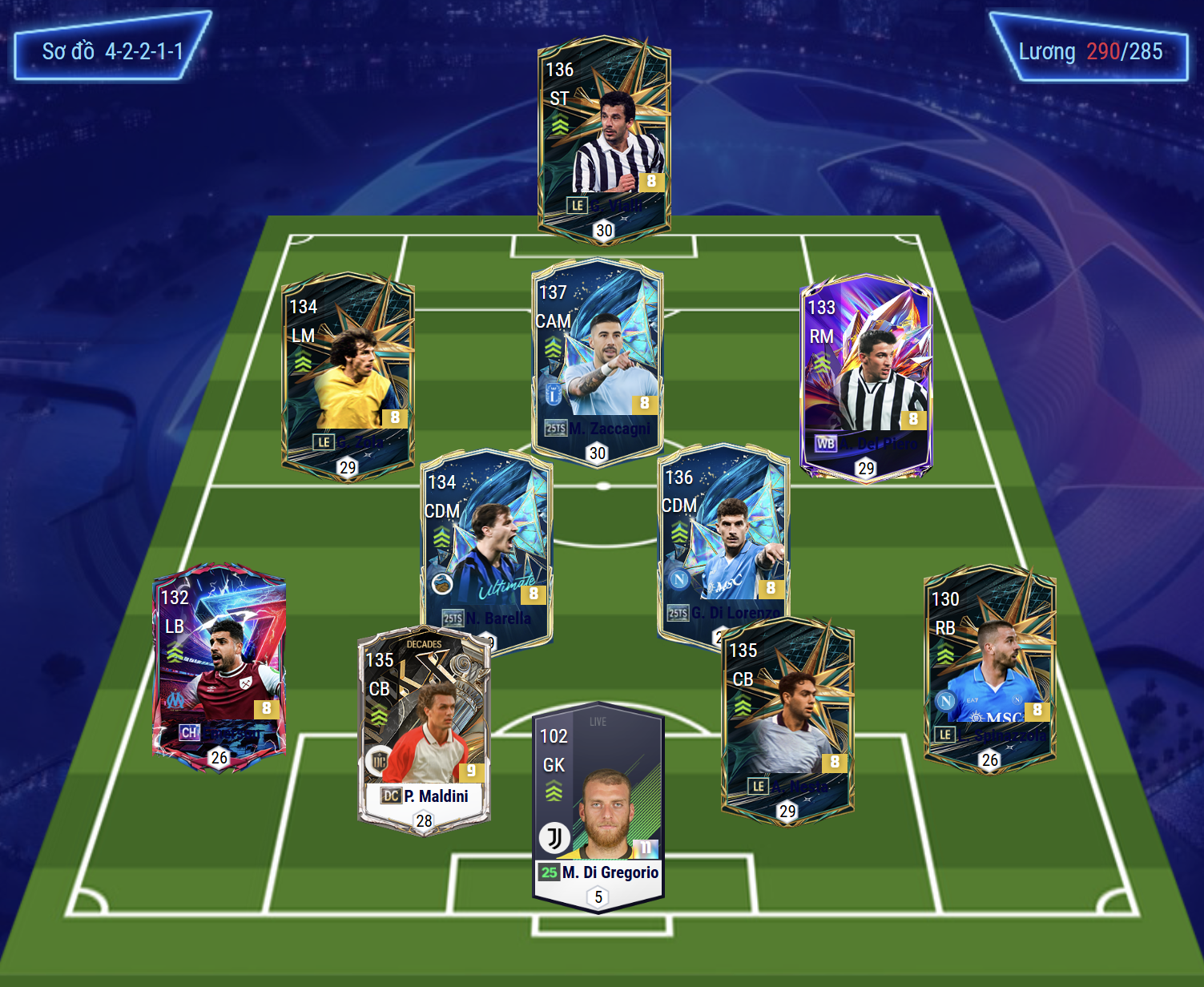
Task: Open the Sơ đồ 4-2-2-1-1 formation panel
Action: point(113,46)
